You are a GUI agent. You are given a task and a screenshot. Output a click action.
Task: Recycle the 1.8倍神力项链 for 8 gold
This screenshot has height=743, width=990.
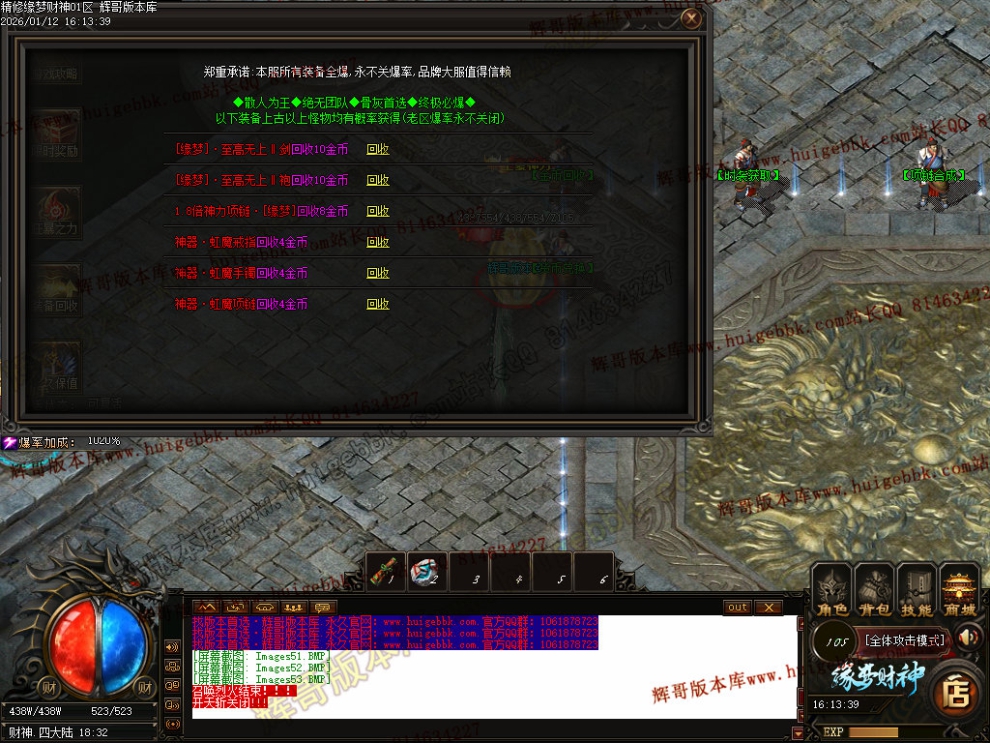coord(378,211)
